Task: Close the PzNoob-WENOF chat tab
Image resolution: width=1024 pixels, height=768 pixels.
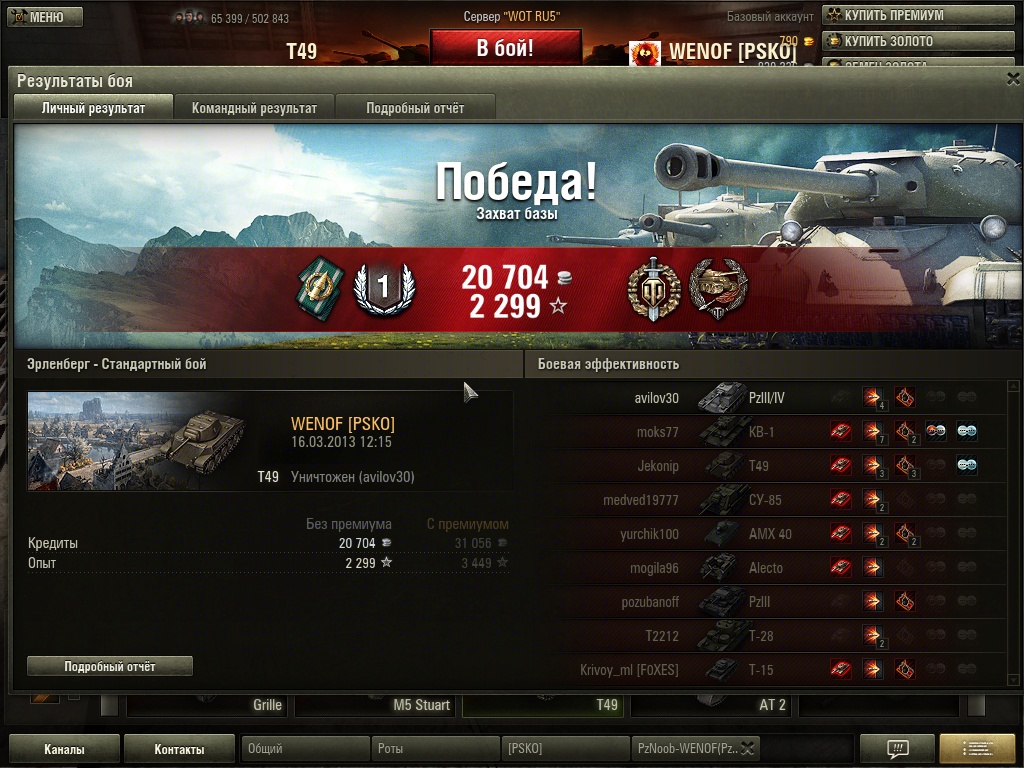Action: tap(748, 748)
